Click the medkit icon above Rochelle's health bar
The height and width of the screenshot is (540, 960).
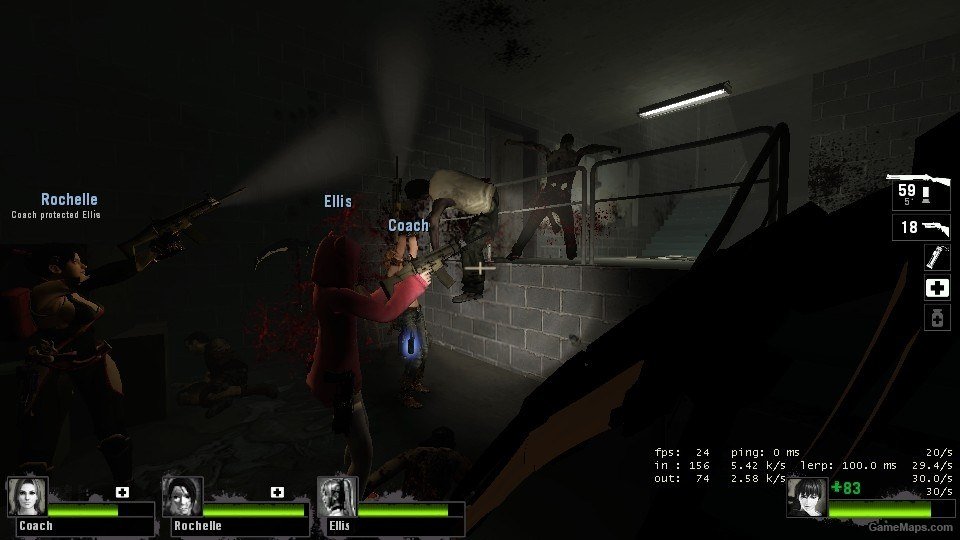(277, 491)
